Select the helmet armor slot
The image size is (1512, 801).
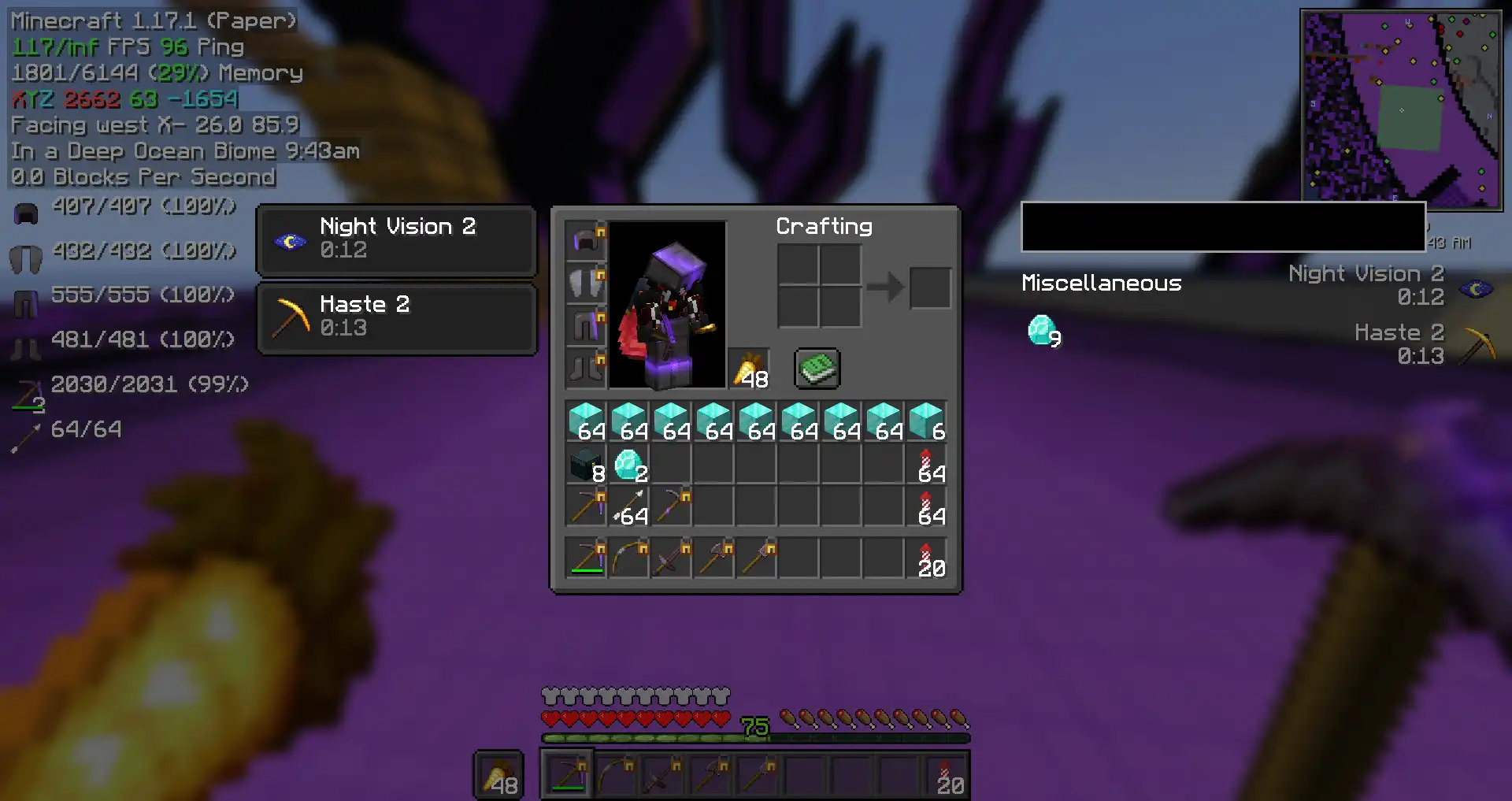(586, 241)
